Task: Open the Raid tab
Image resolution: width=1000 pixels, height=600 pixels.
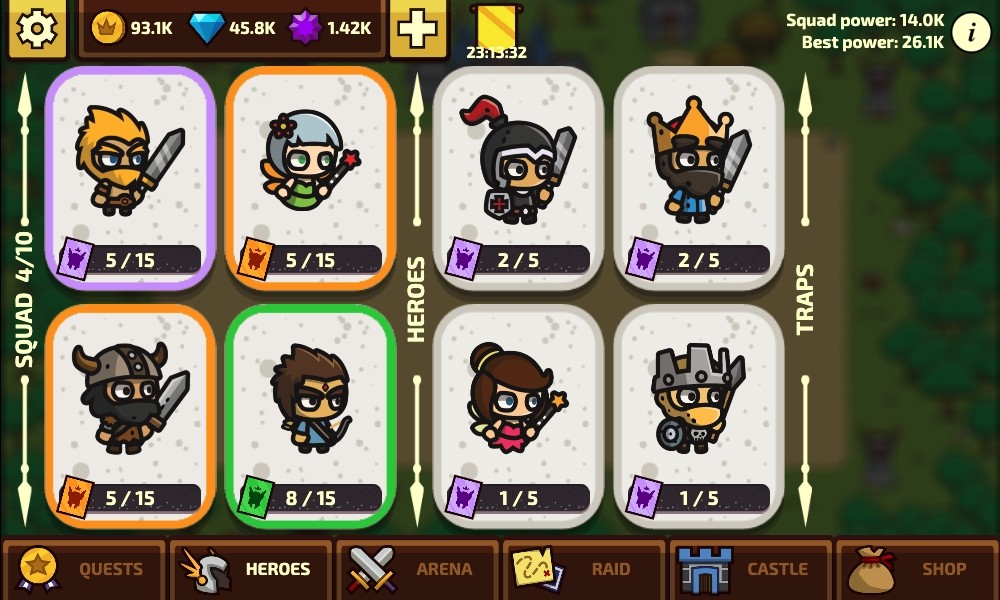Action: pos(584,569)
